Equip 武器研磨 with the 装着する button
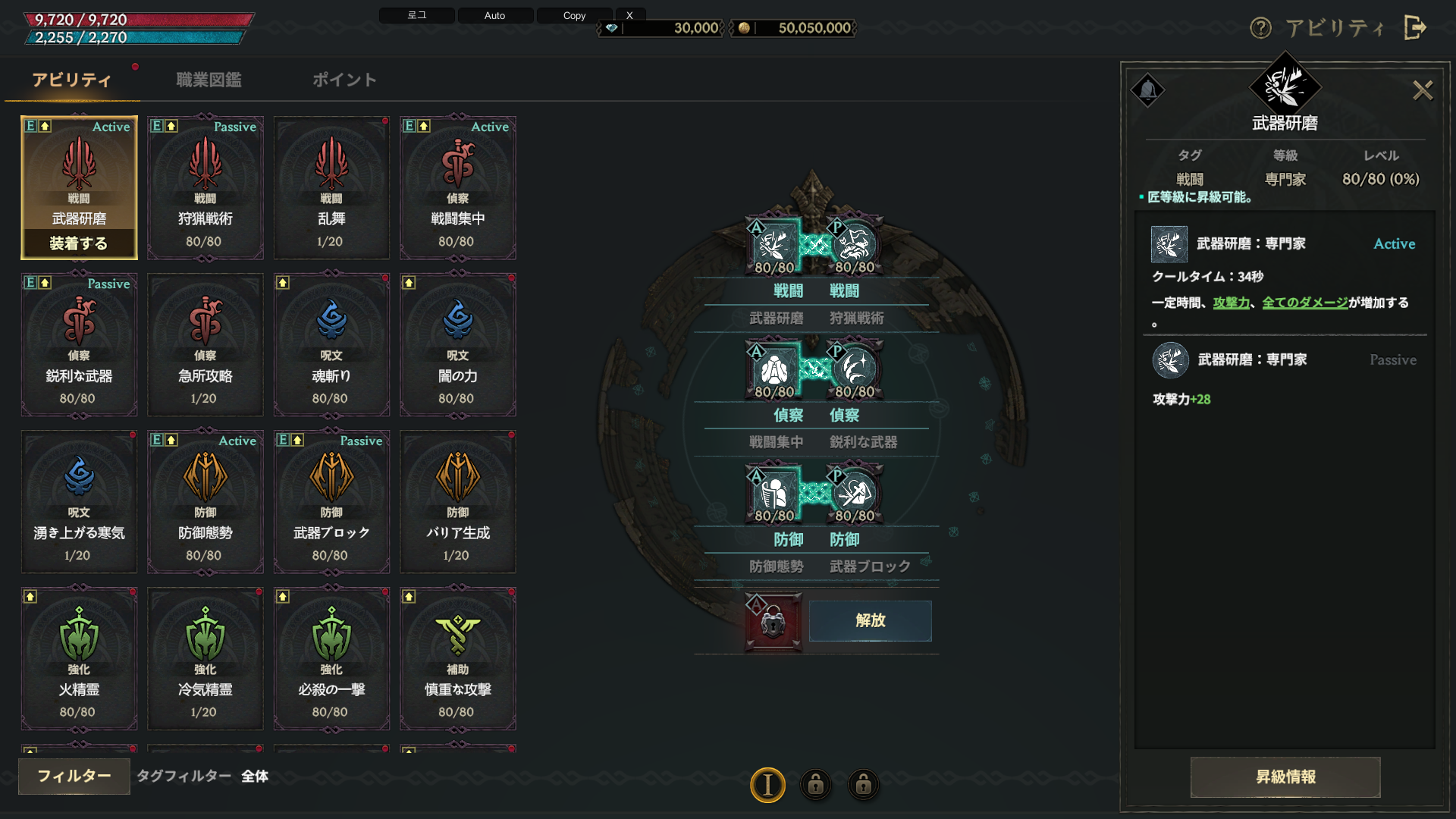The image size is (1456, 819). point(79,243)
